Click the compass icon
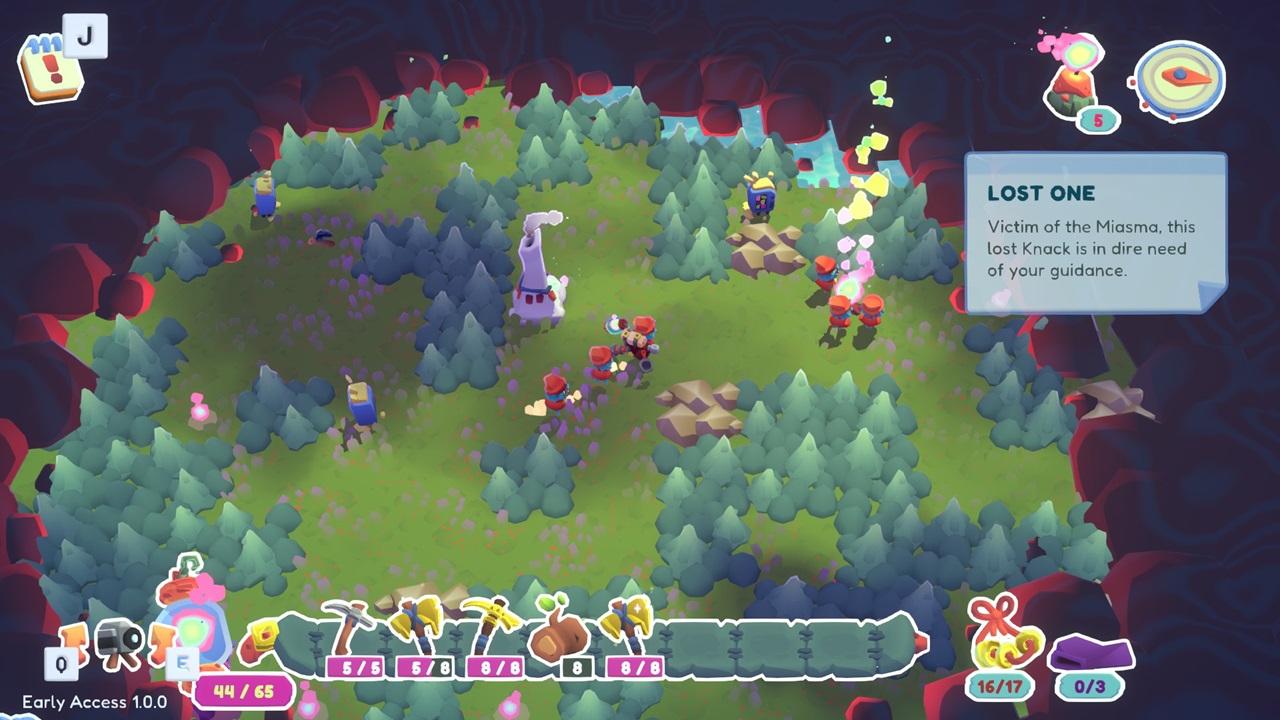1280x720 pixels. (x=1177, y=80)
